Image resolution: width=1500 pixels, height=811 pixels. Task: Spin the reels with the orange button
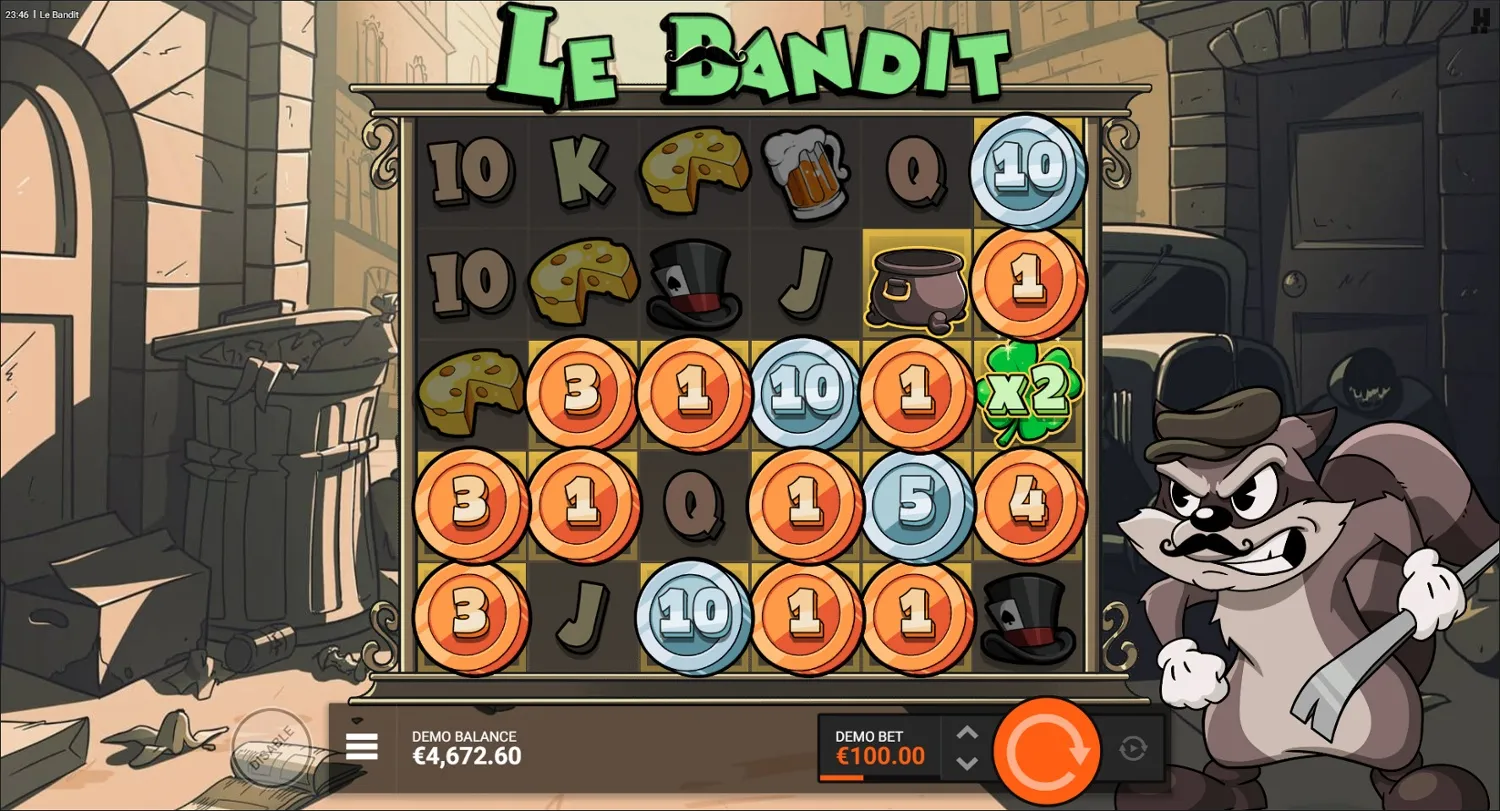(x=1046, y=748)
